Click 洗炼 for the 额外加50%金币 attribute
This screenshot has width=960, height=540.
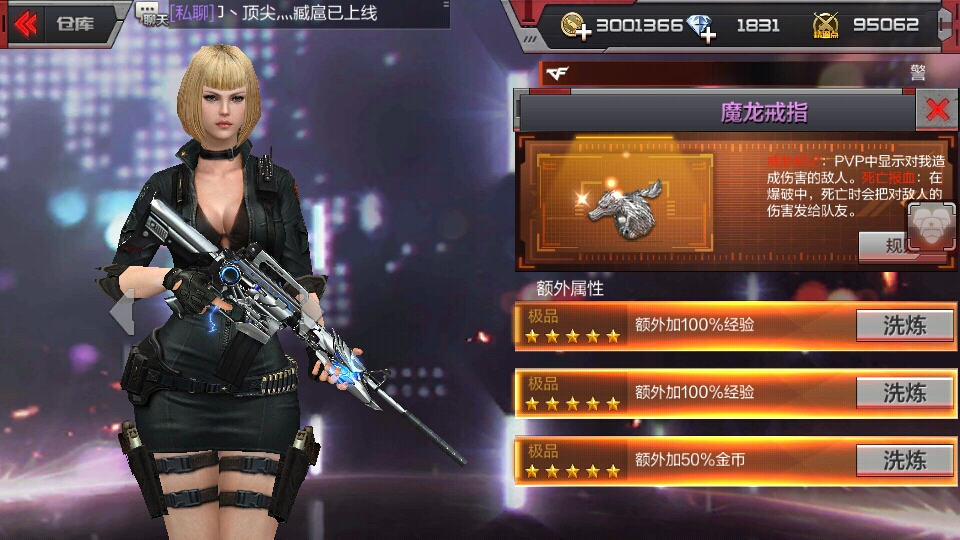tap(904, 460)
